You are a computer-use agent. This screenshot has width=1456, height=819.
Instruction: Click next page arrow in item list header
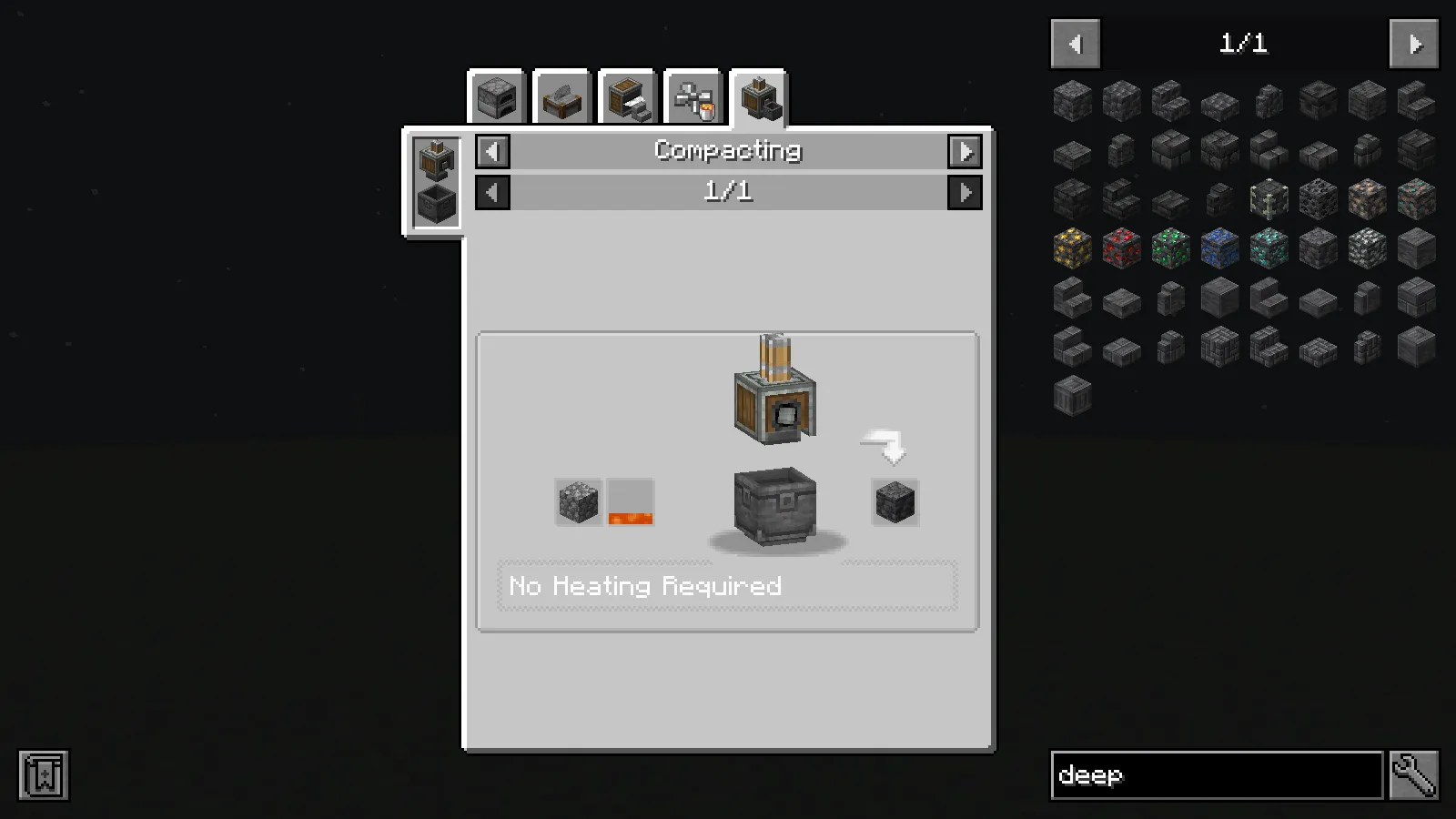coord(1413,43)
